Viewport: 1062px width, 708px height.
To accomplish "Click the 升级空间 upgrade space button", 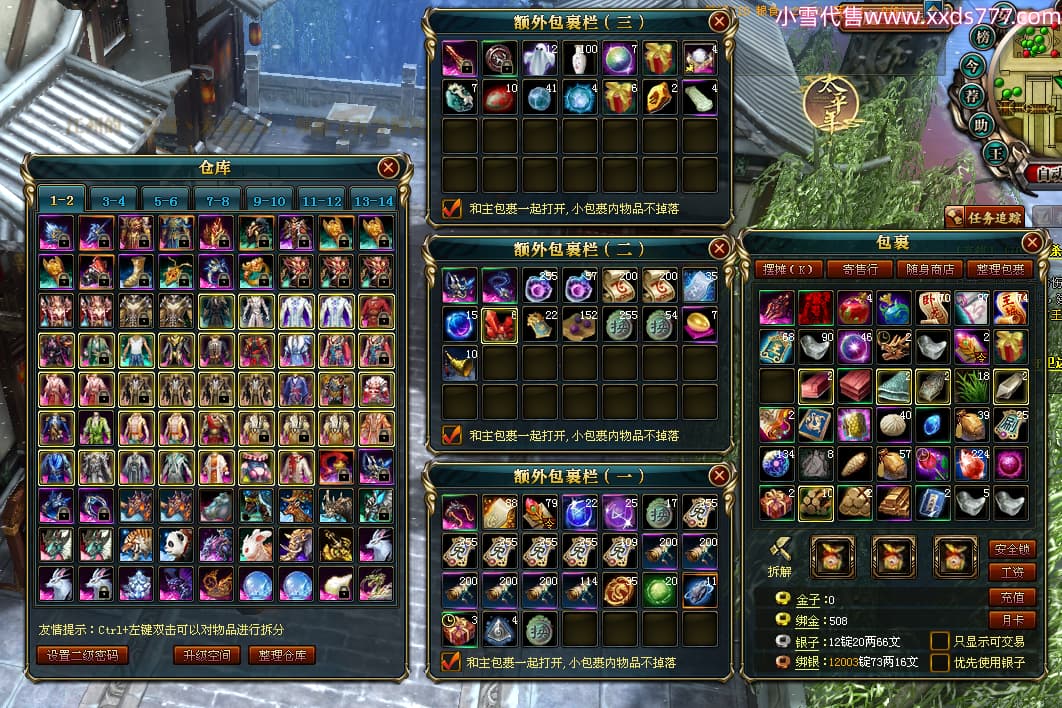I will (x=207, y=656).
